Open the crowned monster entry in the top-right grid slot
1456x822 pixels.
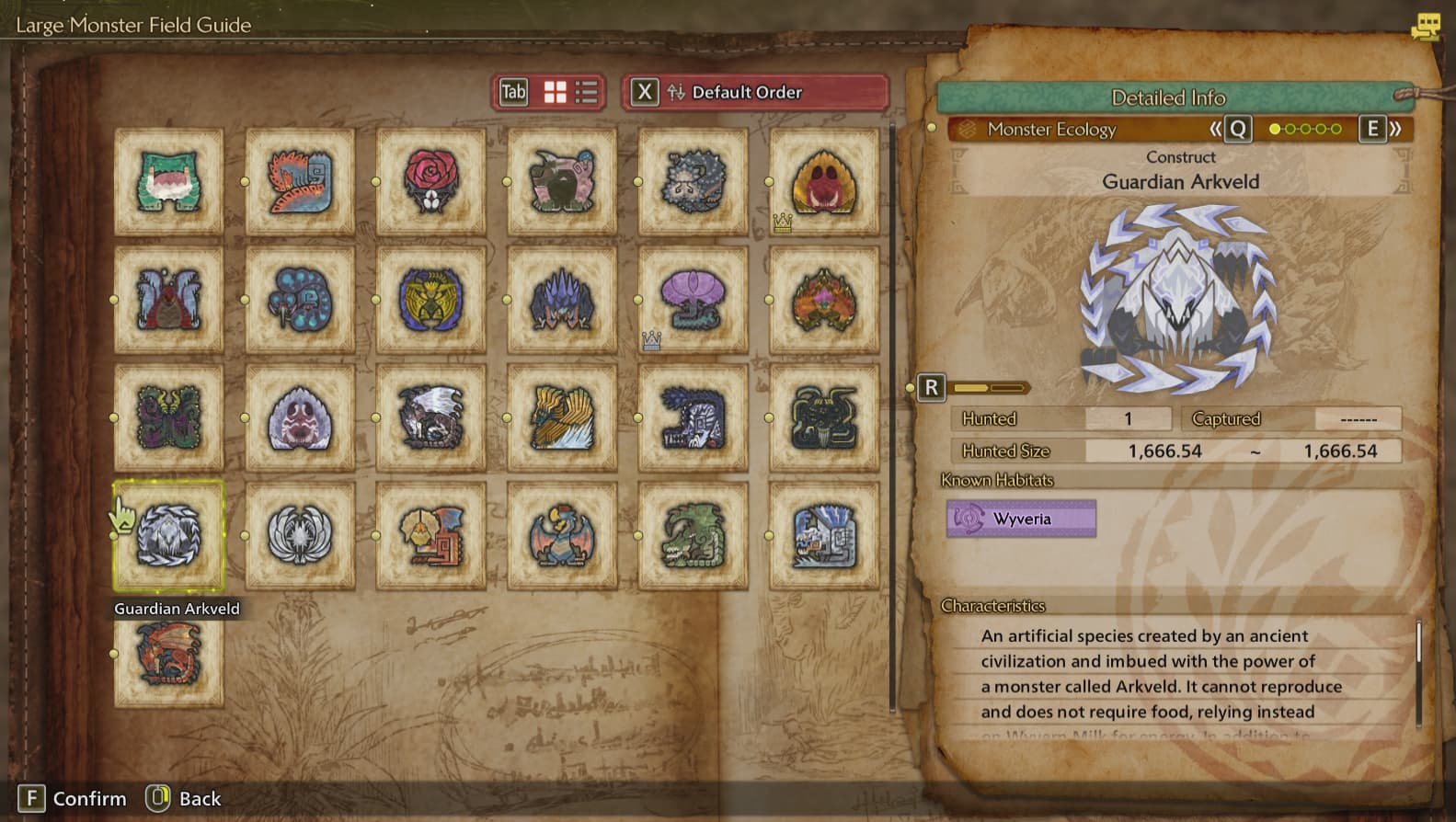[x=825, y=179]
